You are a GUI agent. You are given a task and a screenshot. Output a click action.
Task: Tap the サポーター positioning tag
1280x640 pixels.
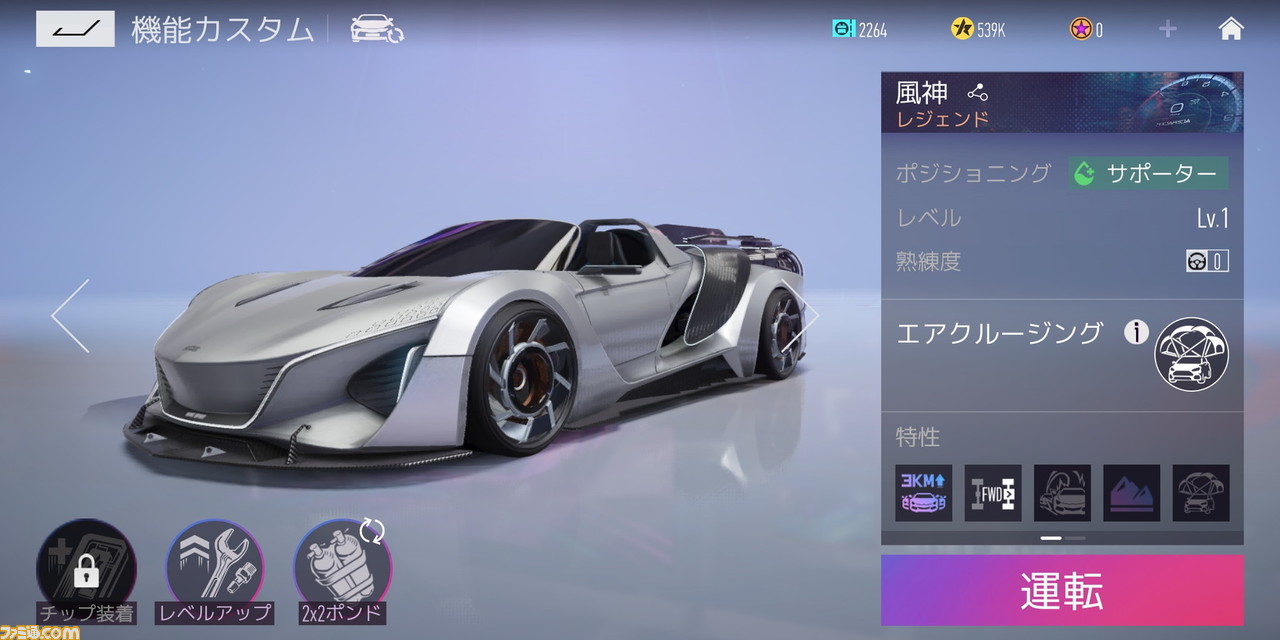[x=1148, y=174]
